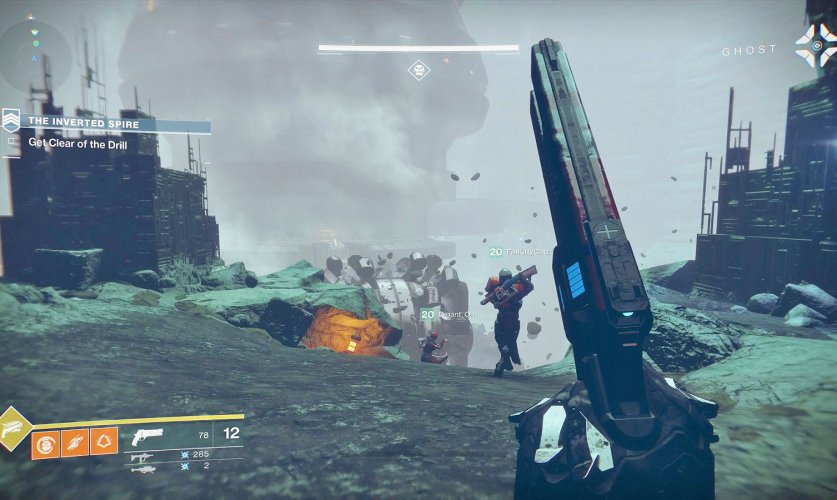Screen dimensions: 837x500
Task: Open the Ghost icon
Action: click(815, 45)
